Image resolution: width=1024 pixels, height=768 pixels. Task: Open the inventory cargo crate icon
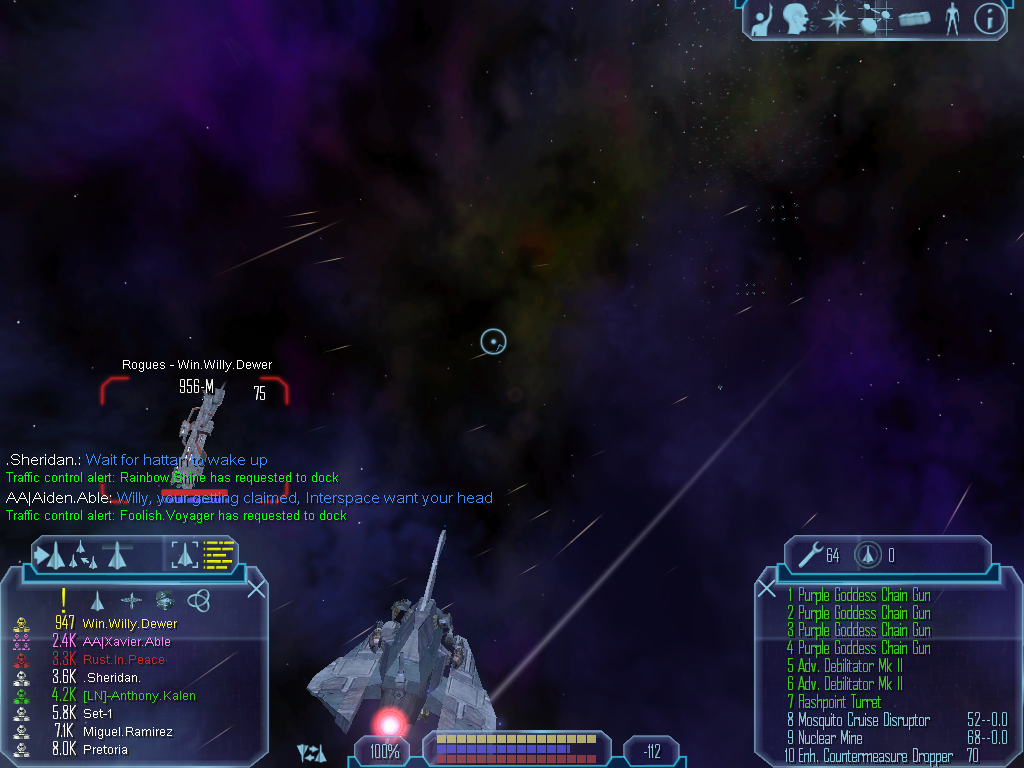[914, 18]
